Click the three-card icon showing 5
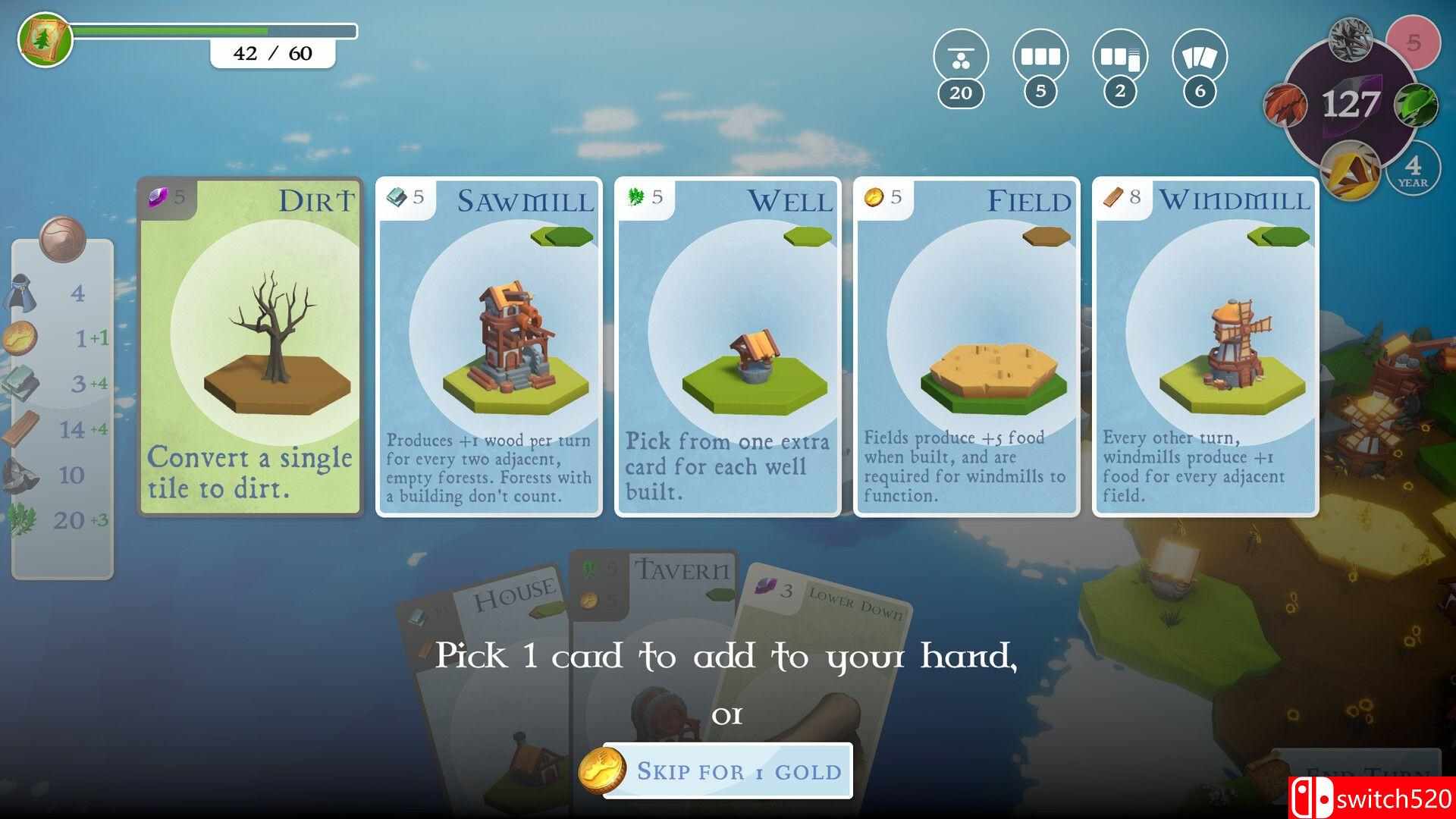 coord(1040,57)
